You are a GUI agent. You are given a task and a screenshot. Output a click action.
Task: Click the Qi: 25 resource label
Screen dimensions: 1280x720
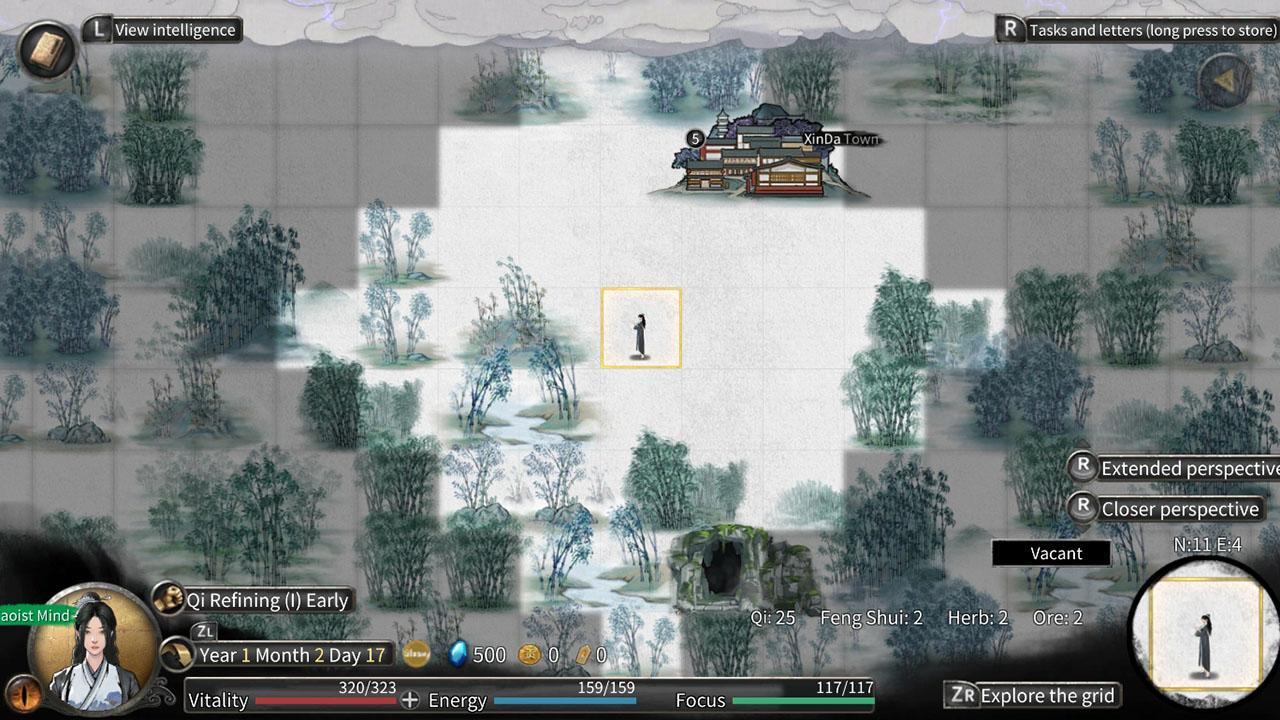pos(770,617)
